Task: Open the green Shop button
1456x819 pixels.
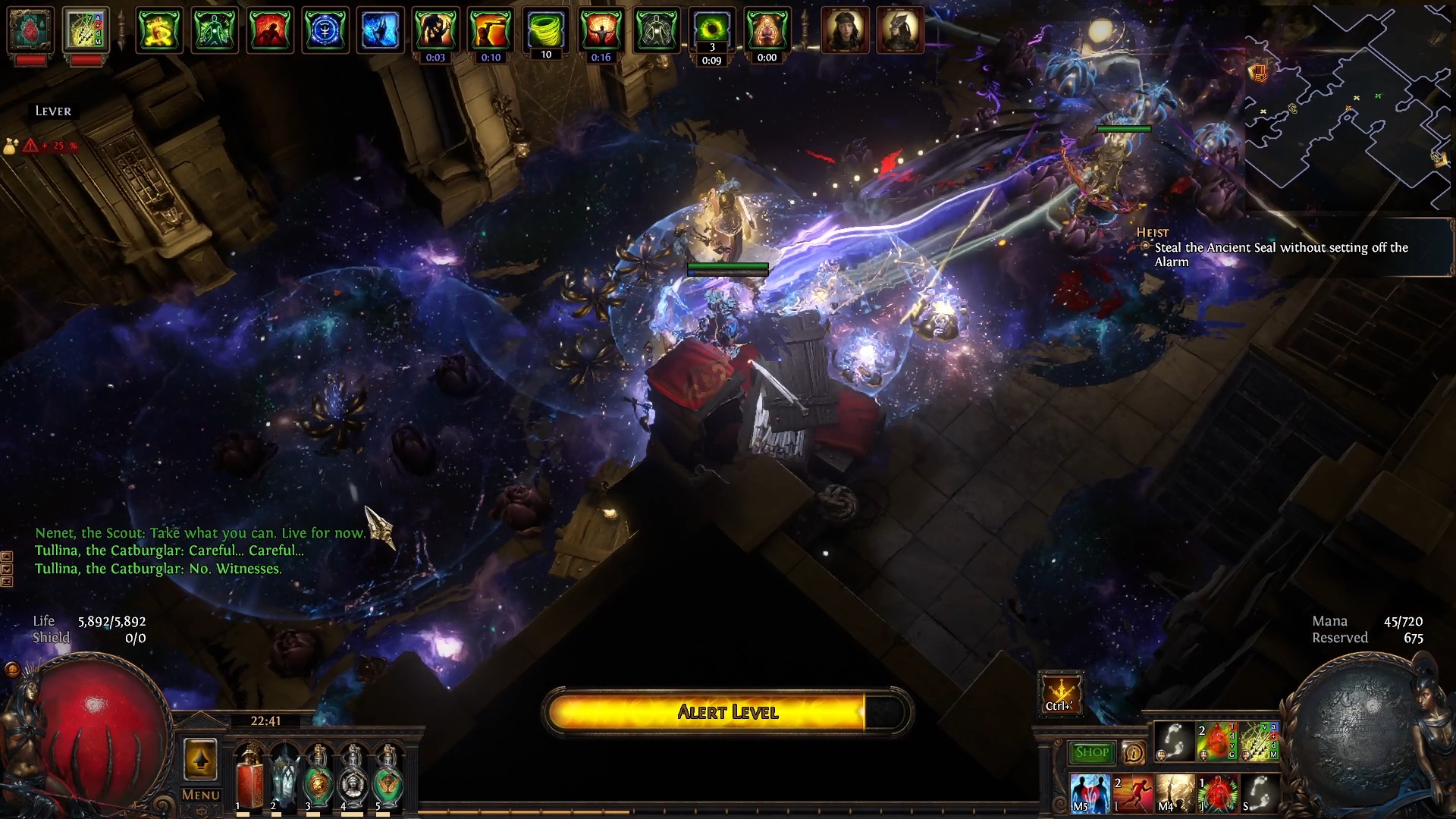Action: 1092,752
